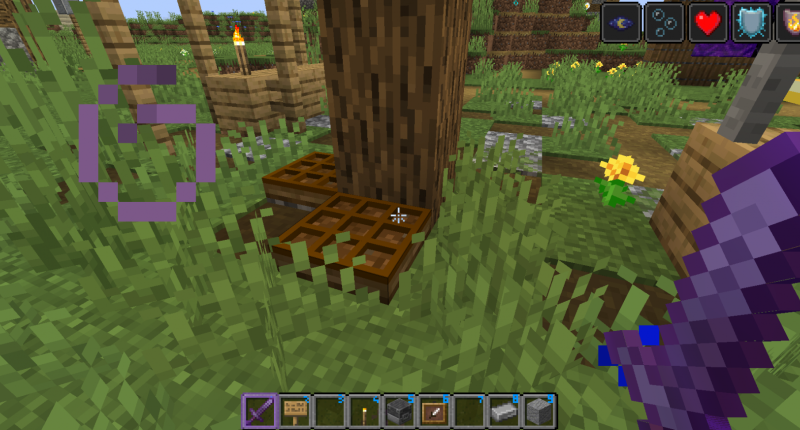
Task: Select the wooden sign hotbar slot
Action: pos(295,411)
